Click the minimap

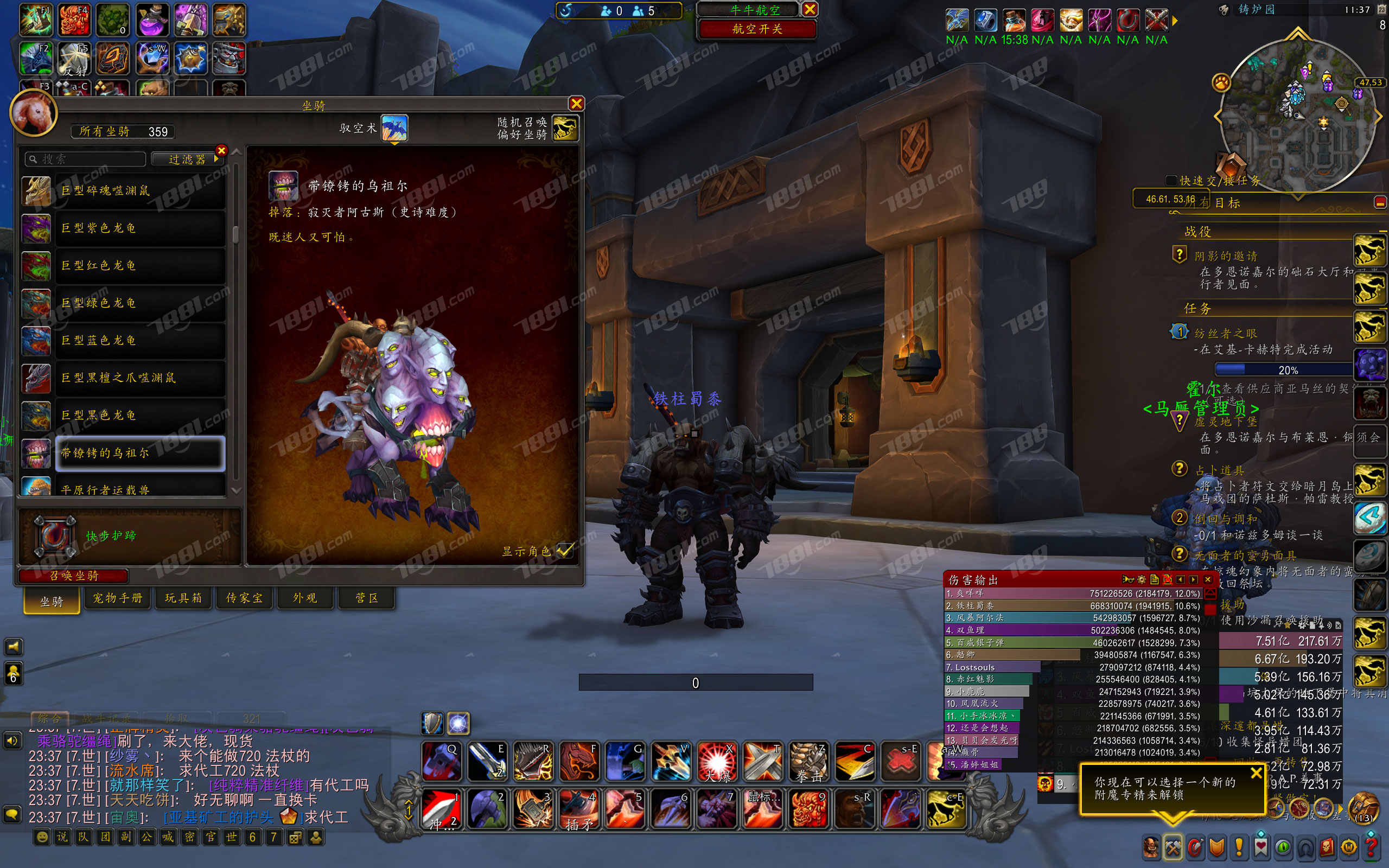(1297, 115)
